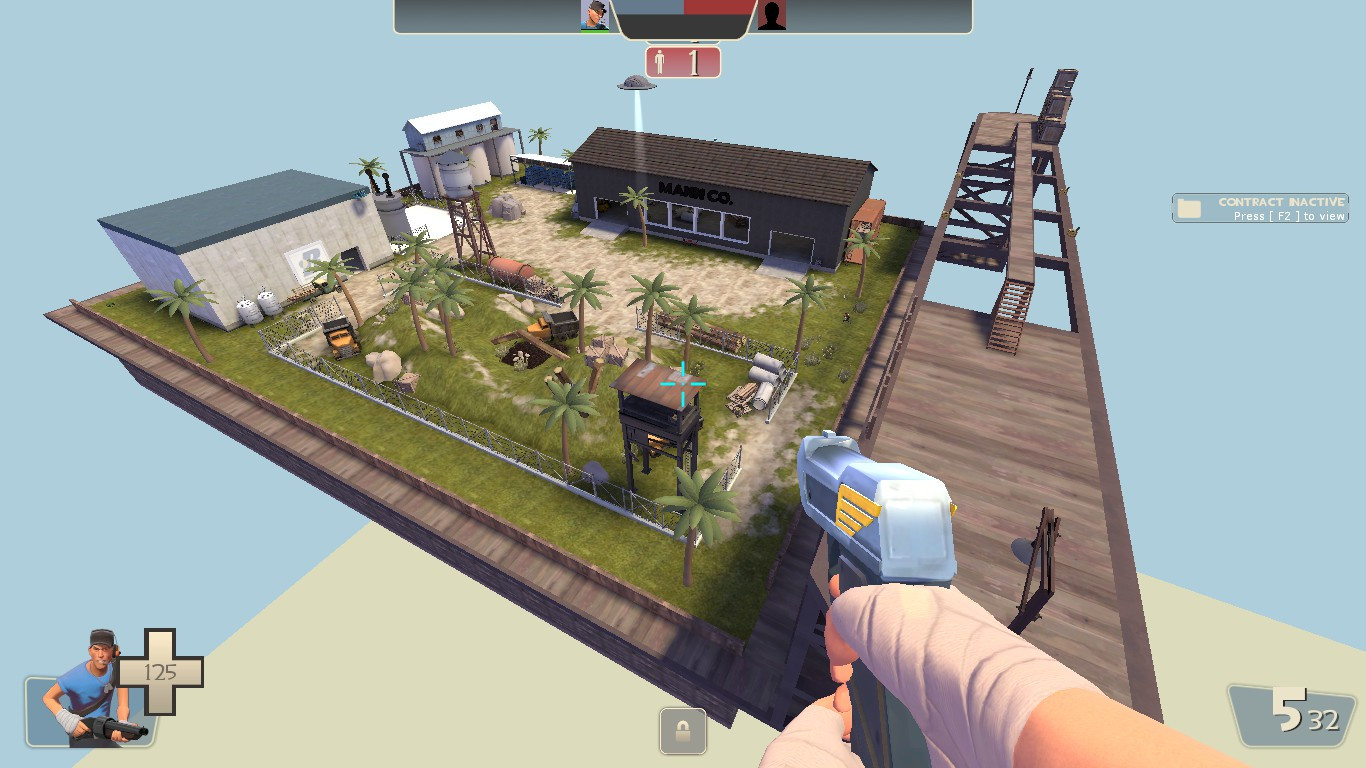Click the capturing-player stick figure icon
1366x768 pixels.
click(x=658, y=62)
